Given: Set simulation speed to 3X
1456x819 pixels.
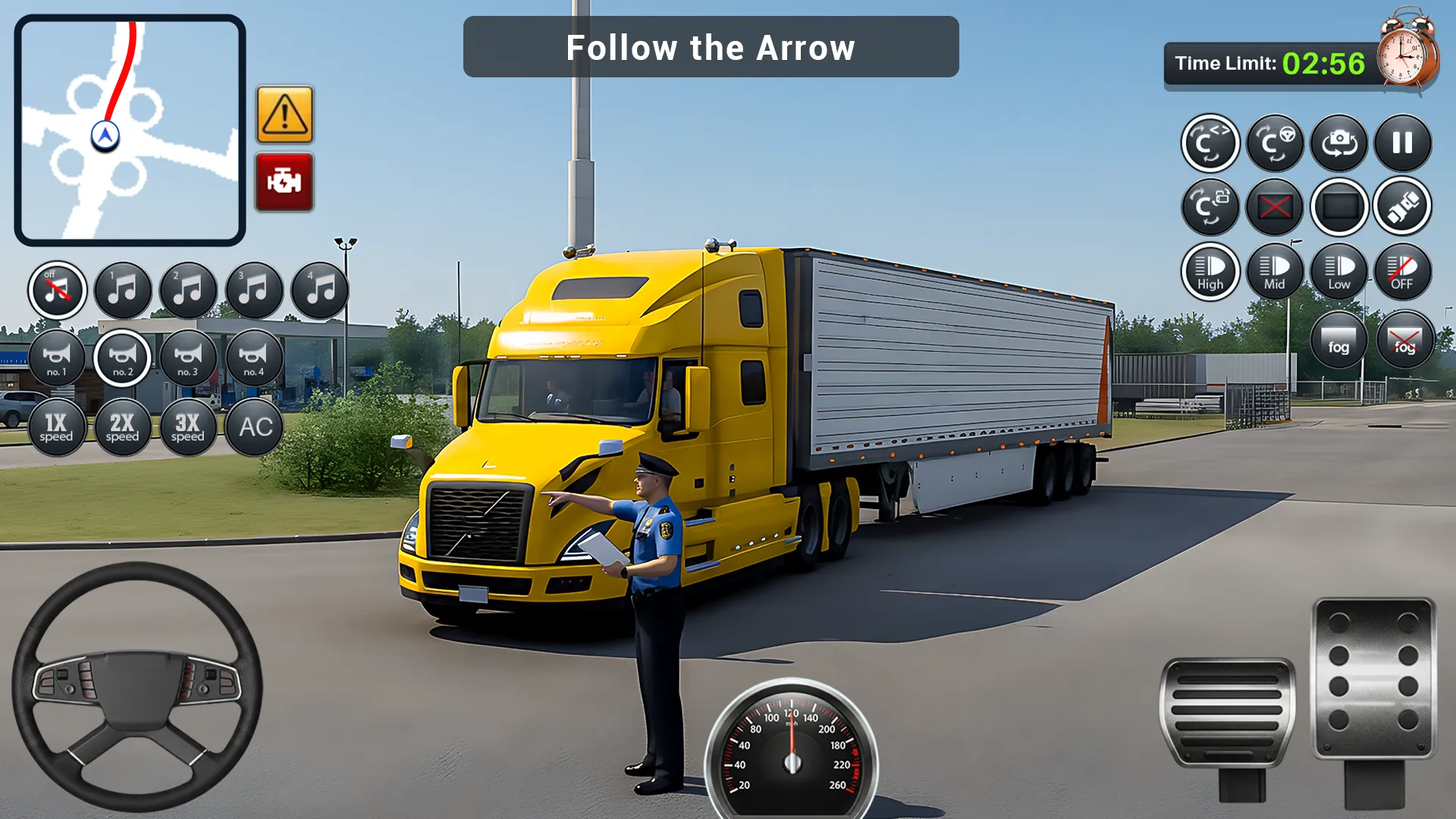Looking at the screenshot, I should click(188, 426).
